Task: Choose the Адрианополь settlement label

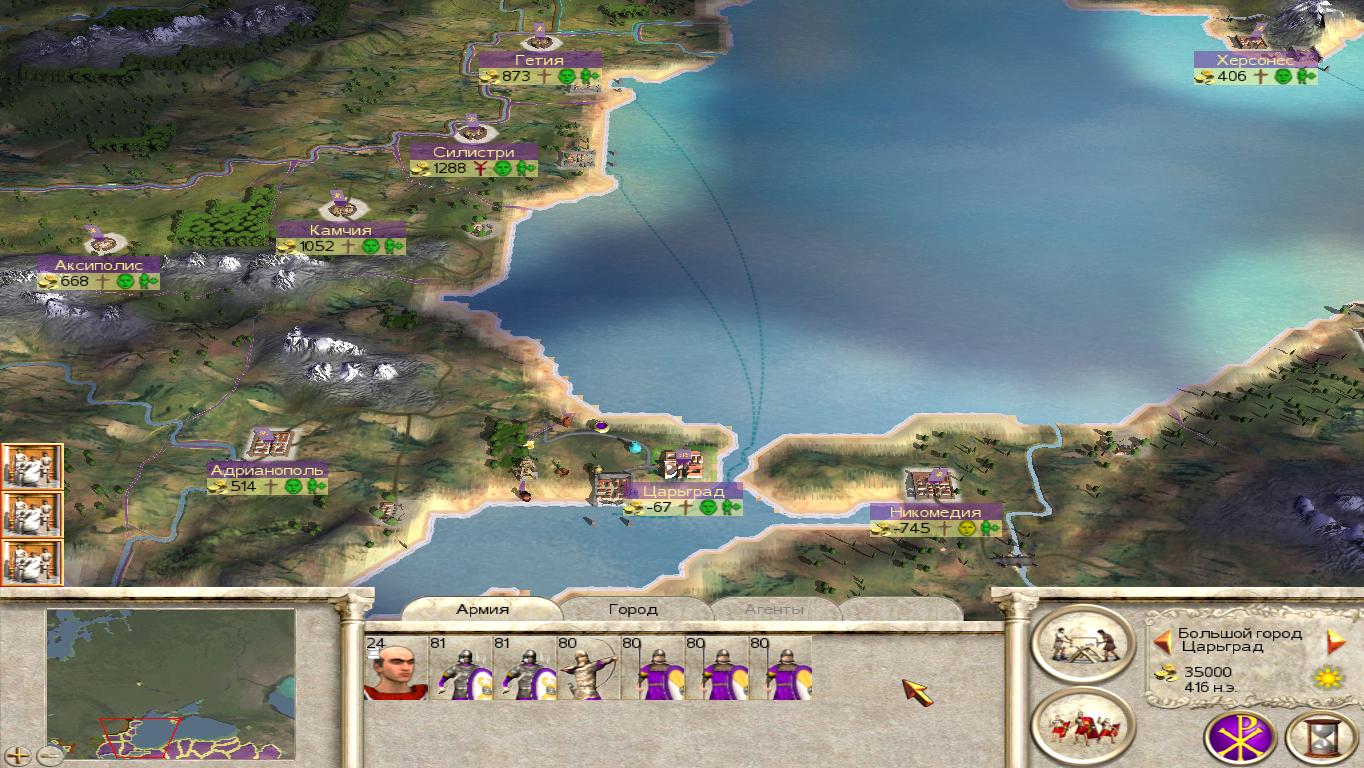Action: (267, 469)
